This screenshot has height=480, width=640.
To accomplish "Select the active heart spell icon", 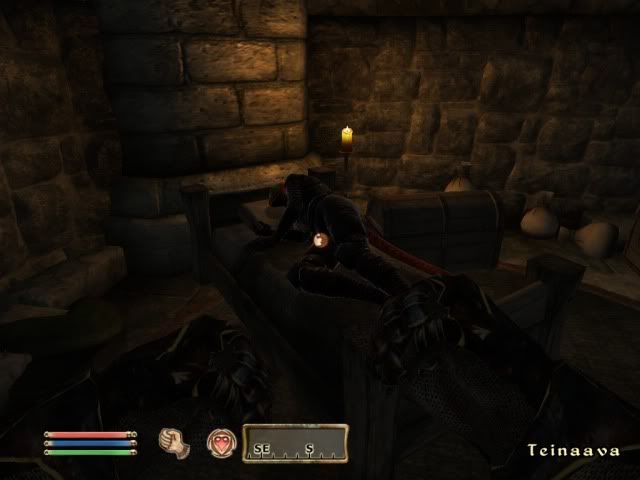I will pos(220,443).
